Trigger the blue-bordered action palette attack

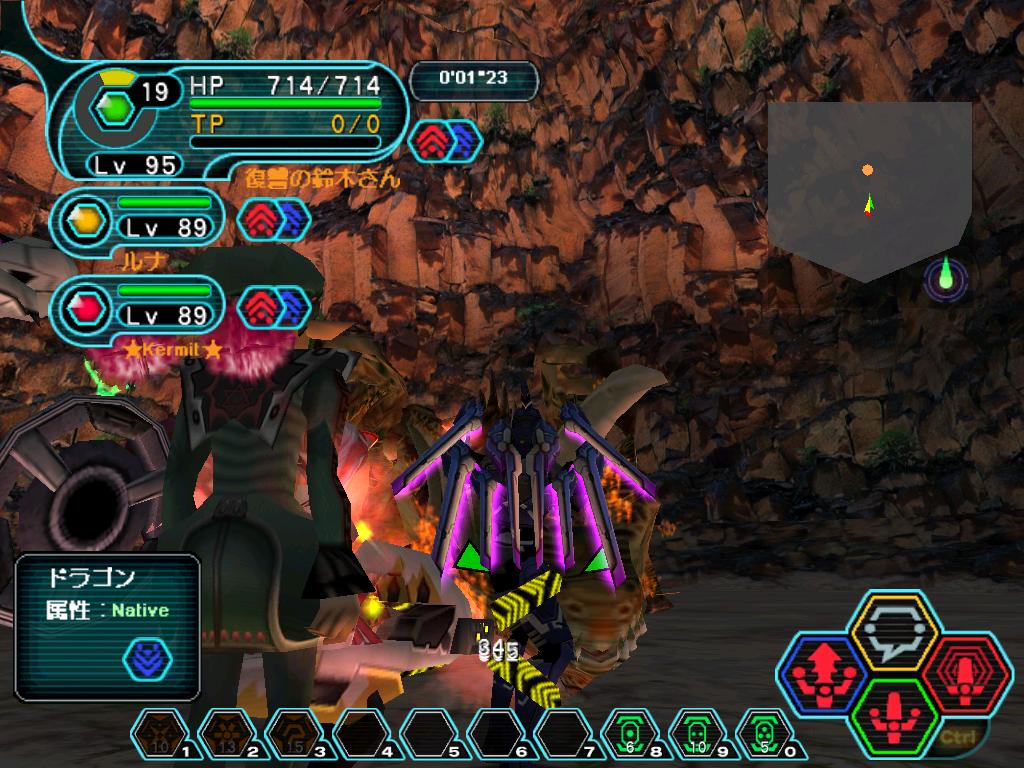pos(821,673)
